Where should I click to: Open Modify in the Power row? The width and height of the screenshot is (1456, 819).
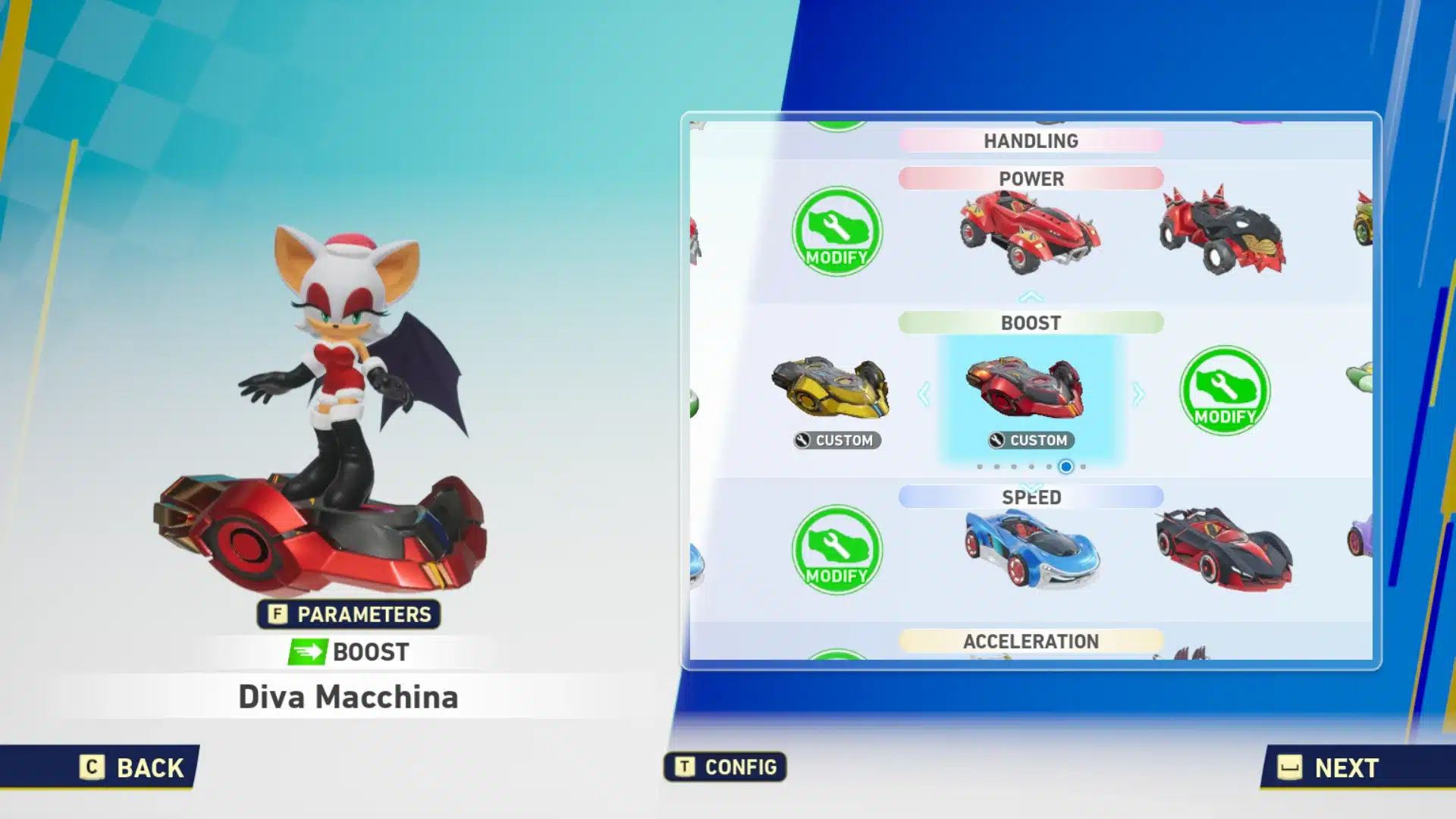[836, 231]
